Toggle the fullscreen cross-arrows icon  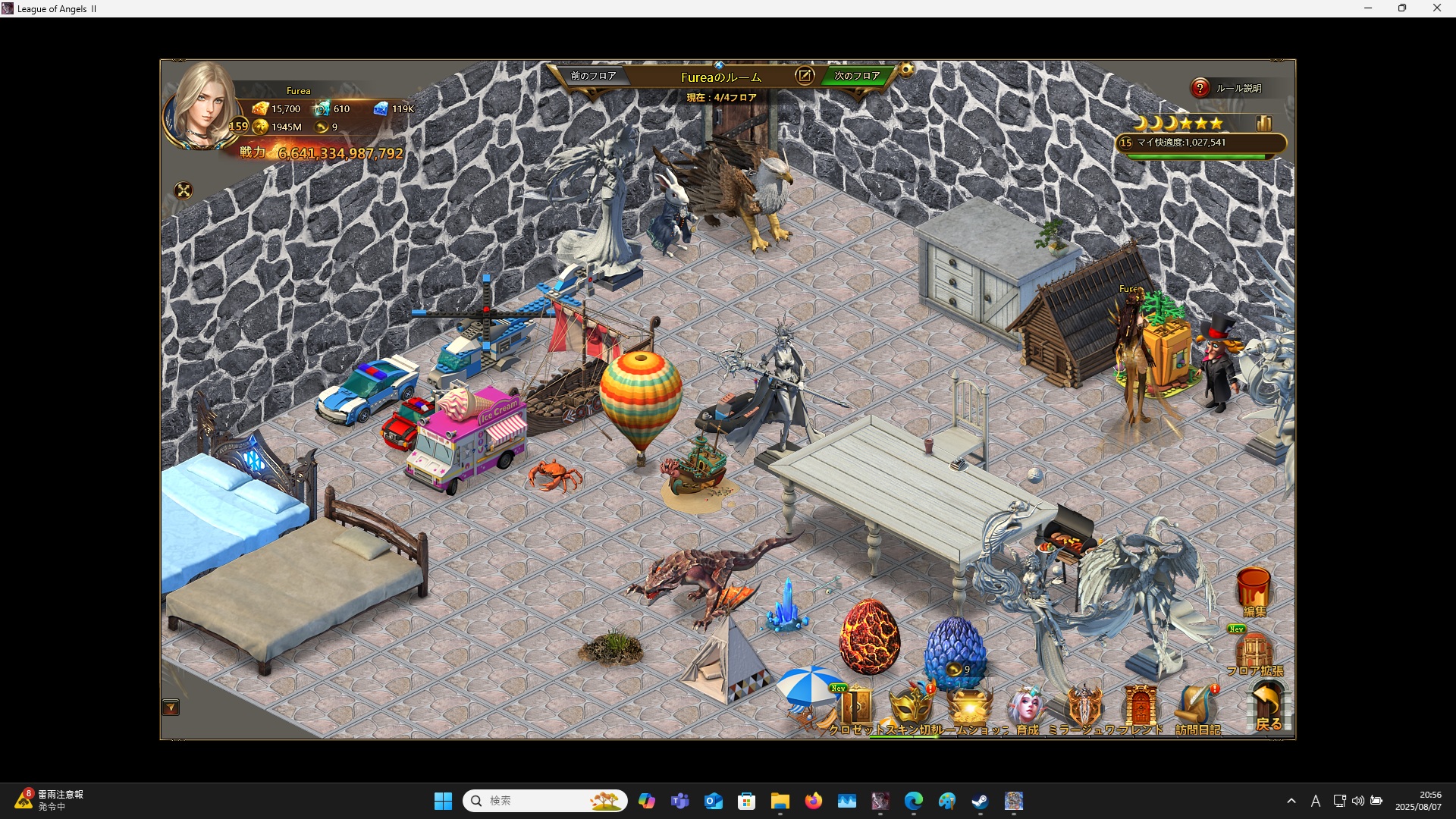pyautogui.click(x=184, y=191)
